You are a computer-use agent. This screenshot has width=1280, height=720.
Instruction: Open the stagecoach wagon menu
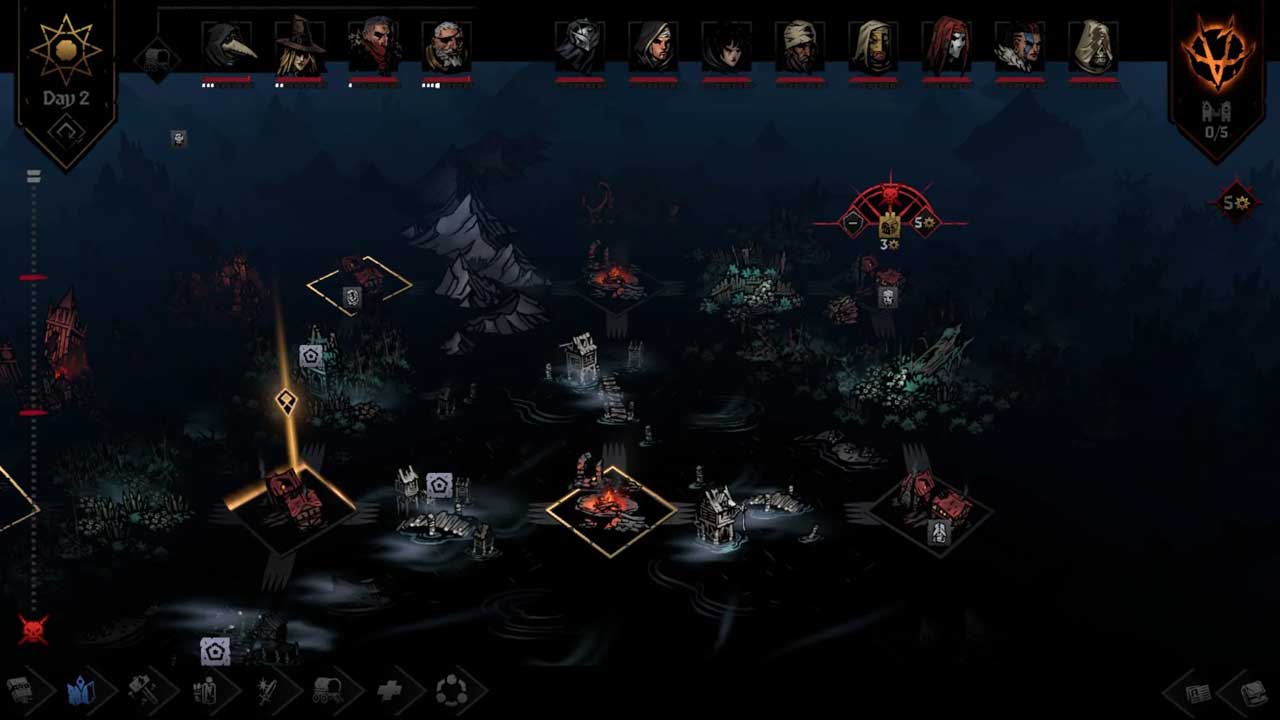[x=329, y=690]
